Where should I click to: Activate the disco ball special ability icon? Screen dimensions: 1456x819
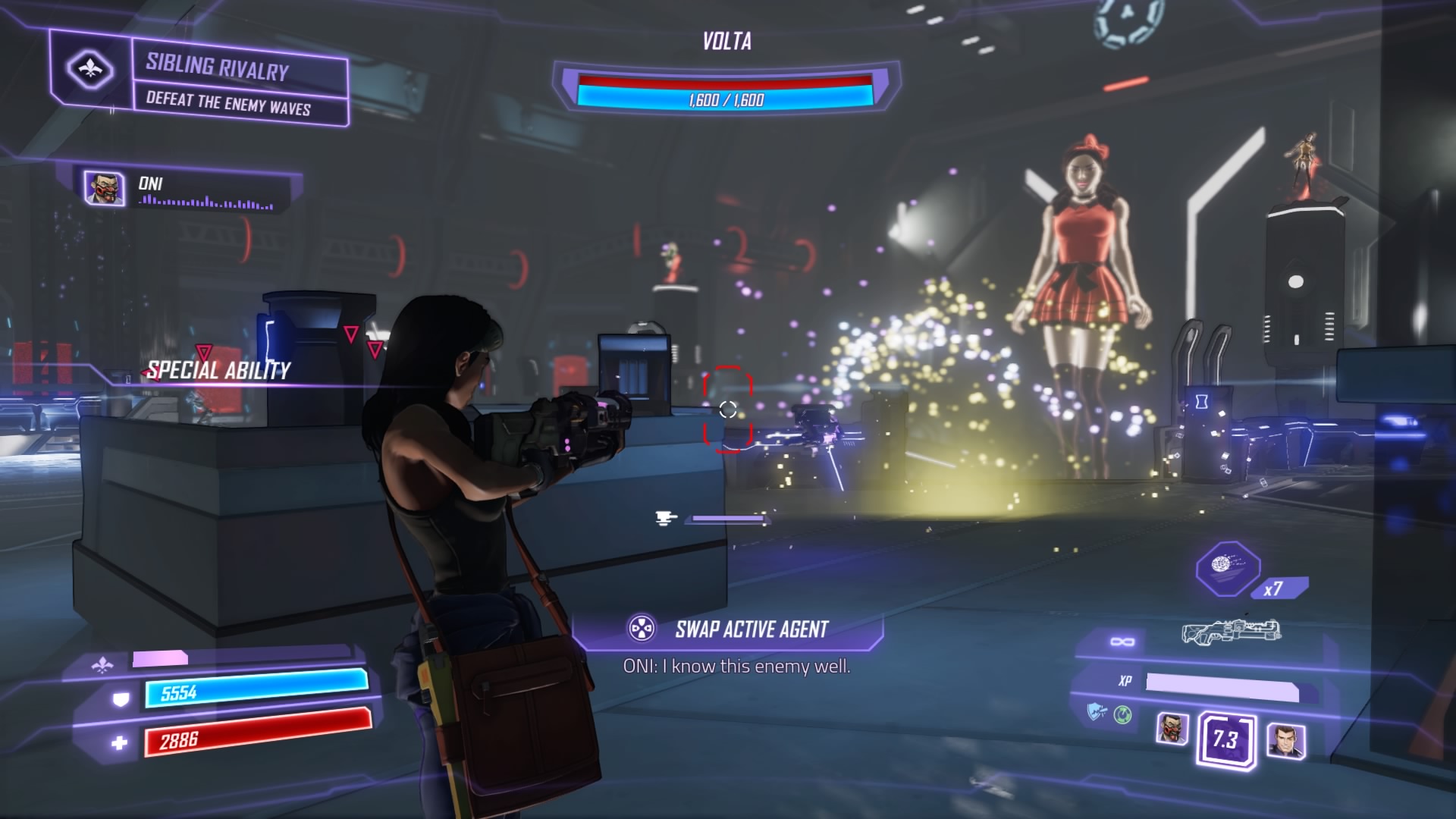click(x=1227, y=567)
